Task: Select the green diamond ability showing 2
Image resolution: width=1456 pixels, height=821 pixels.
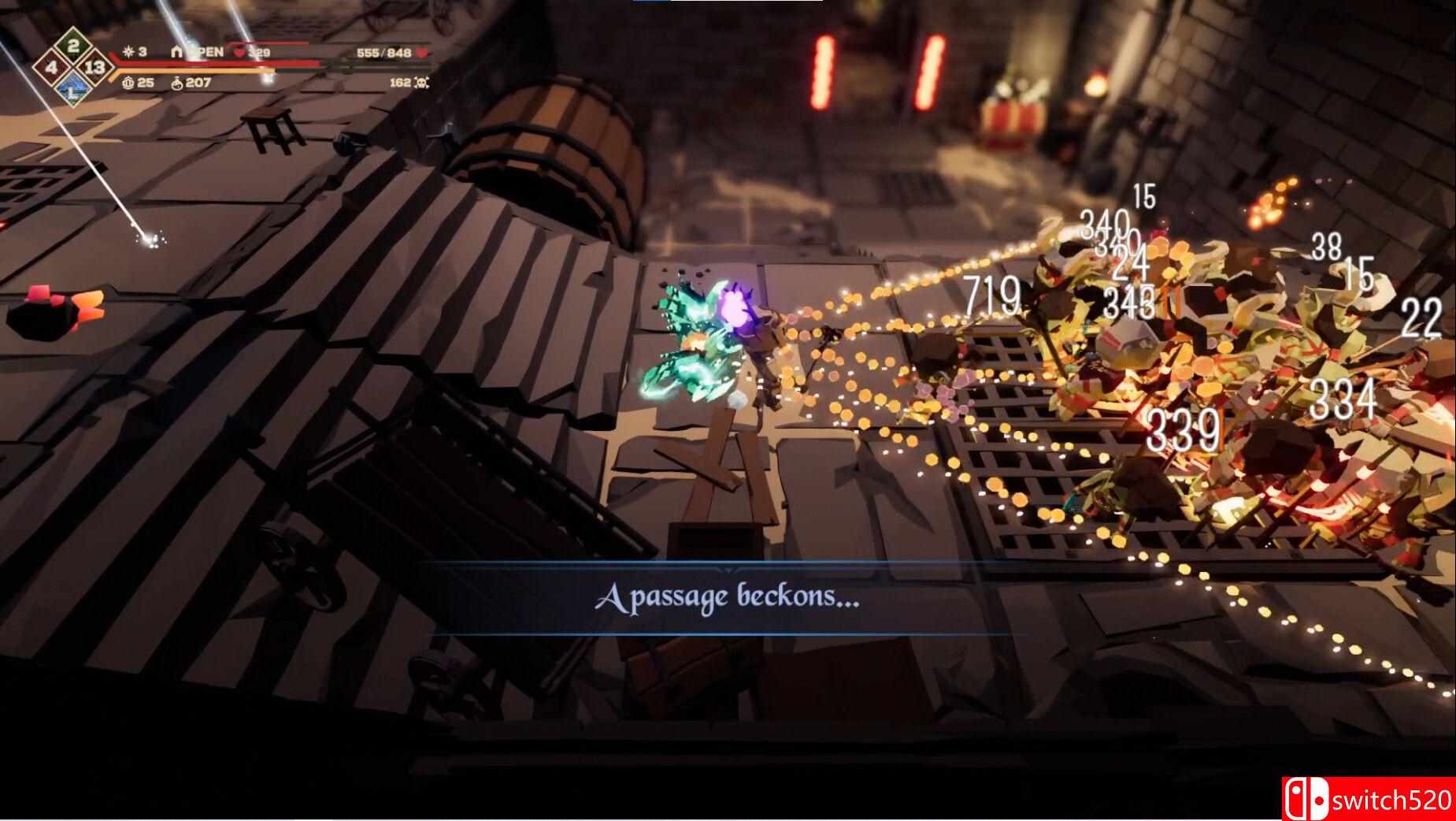Action: point(73,46)
